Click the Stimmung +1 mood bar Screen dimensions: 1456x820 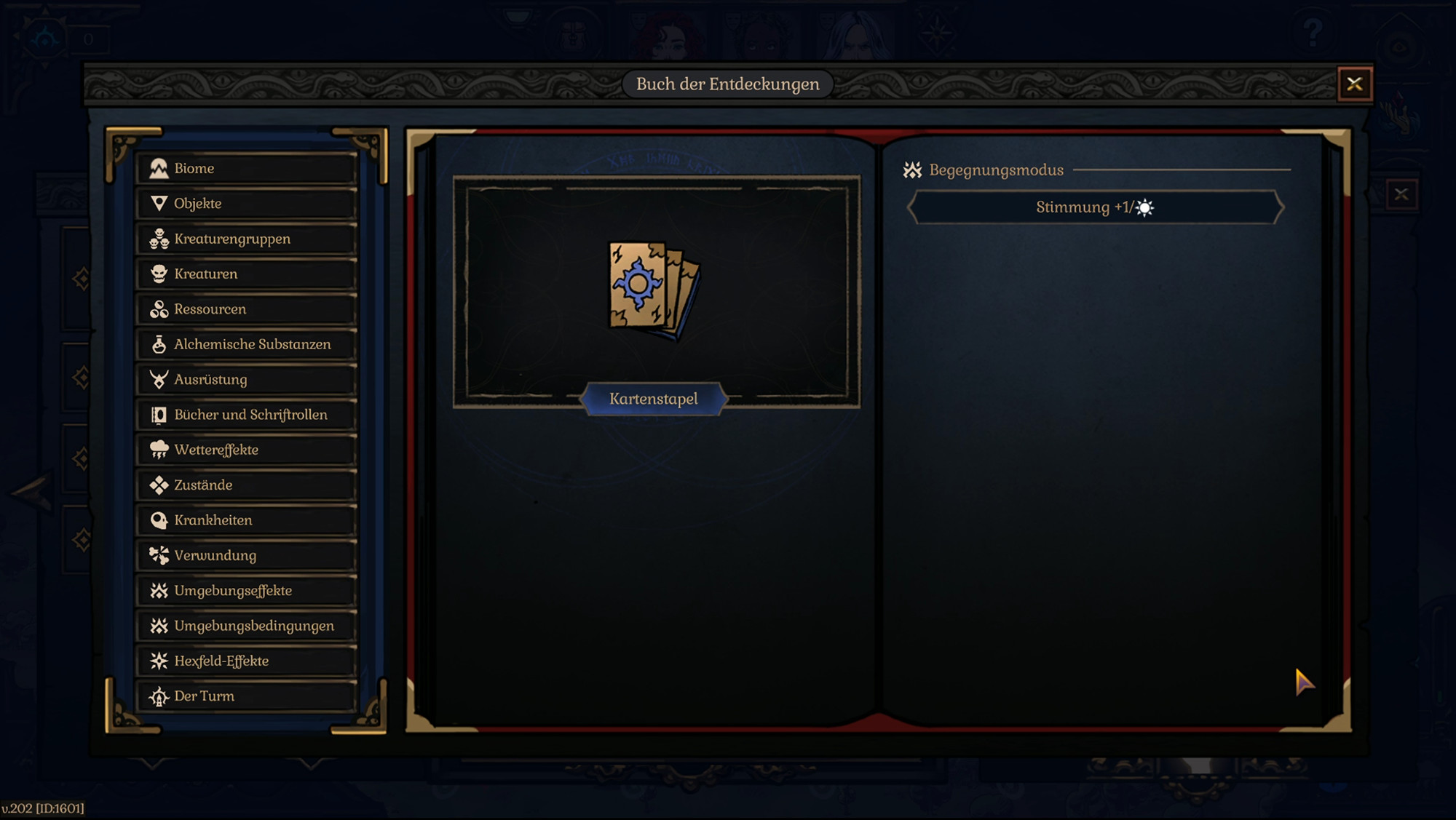pyautogui.click(x=1092, y=208)
